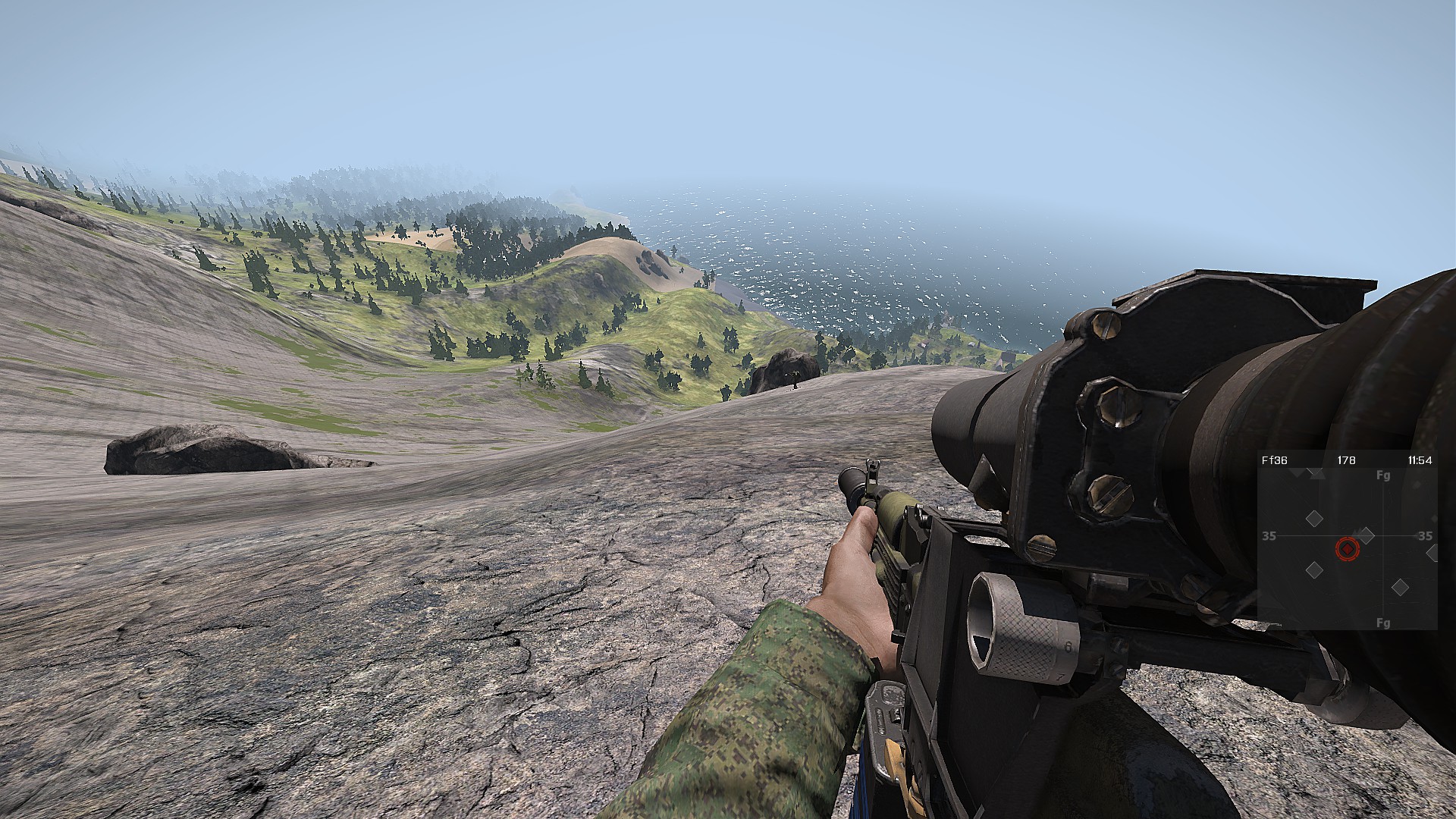This screenshot has height=819, width=1456.
Task: Select the red player marker on GPS
Action: [x=1347, y=548]
